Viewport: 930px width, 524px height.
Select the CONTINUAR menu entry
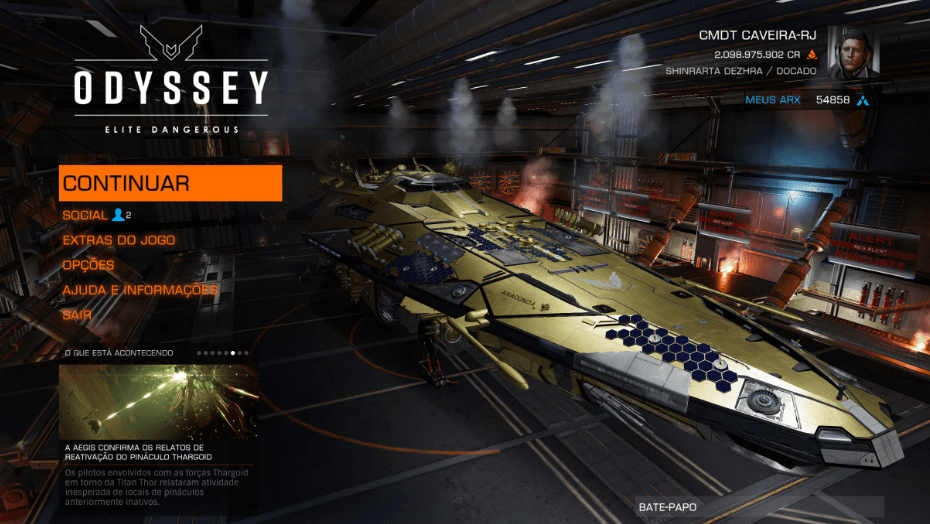[170, 183]
